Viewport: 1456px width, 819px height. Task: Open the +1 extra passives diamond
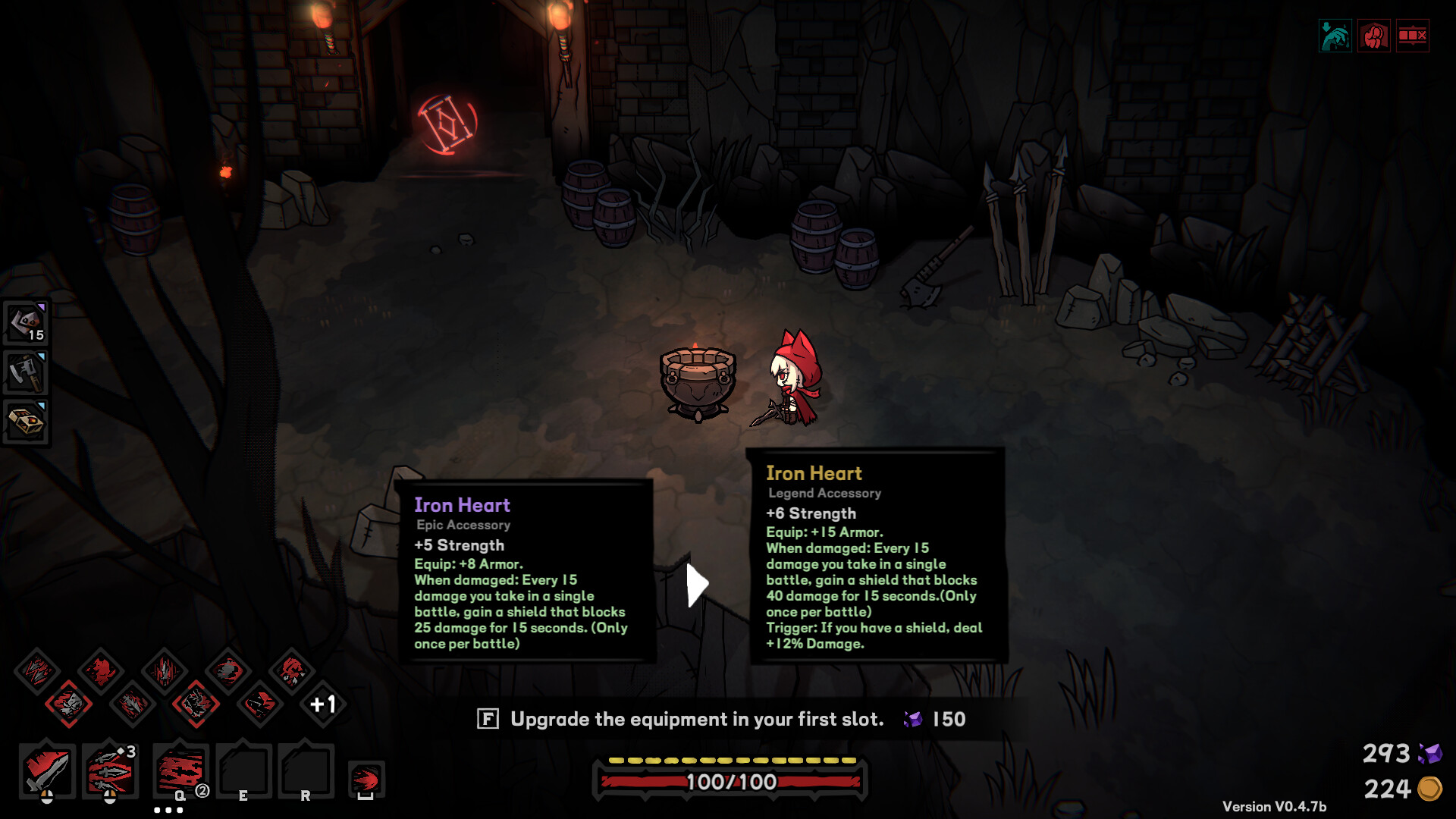323,704
